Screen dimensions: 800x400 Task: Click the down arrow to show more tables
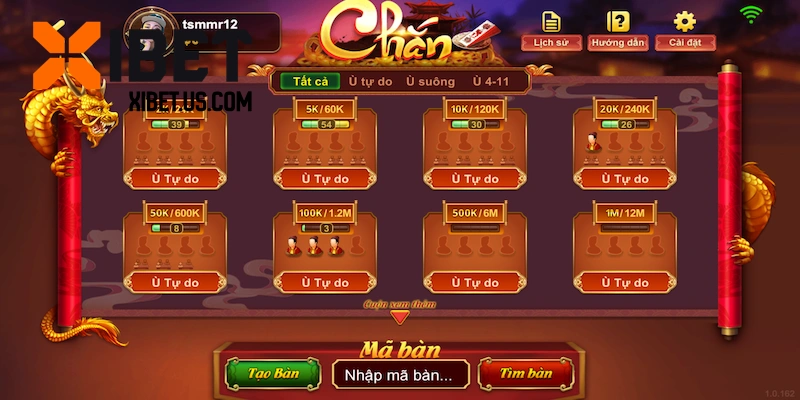[400, 317]
